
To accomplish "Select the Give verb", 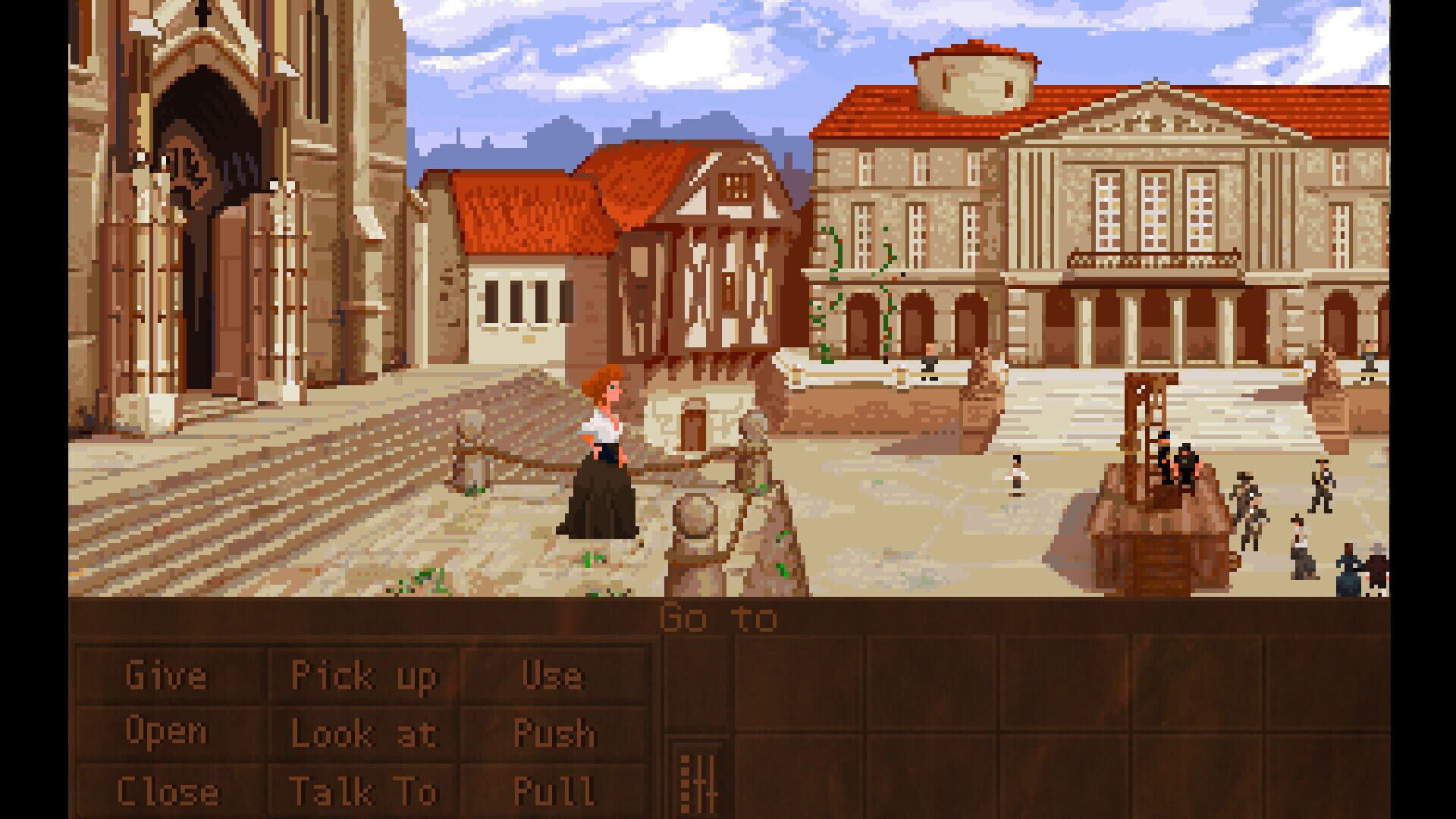I will click(167, 673).
